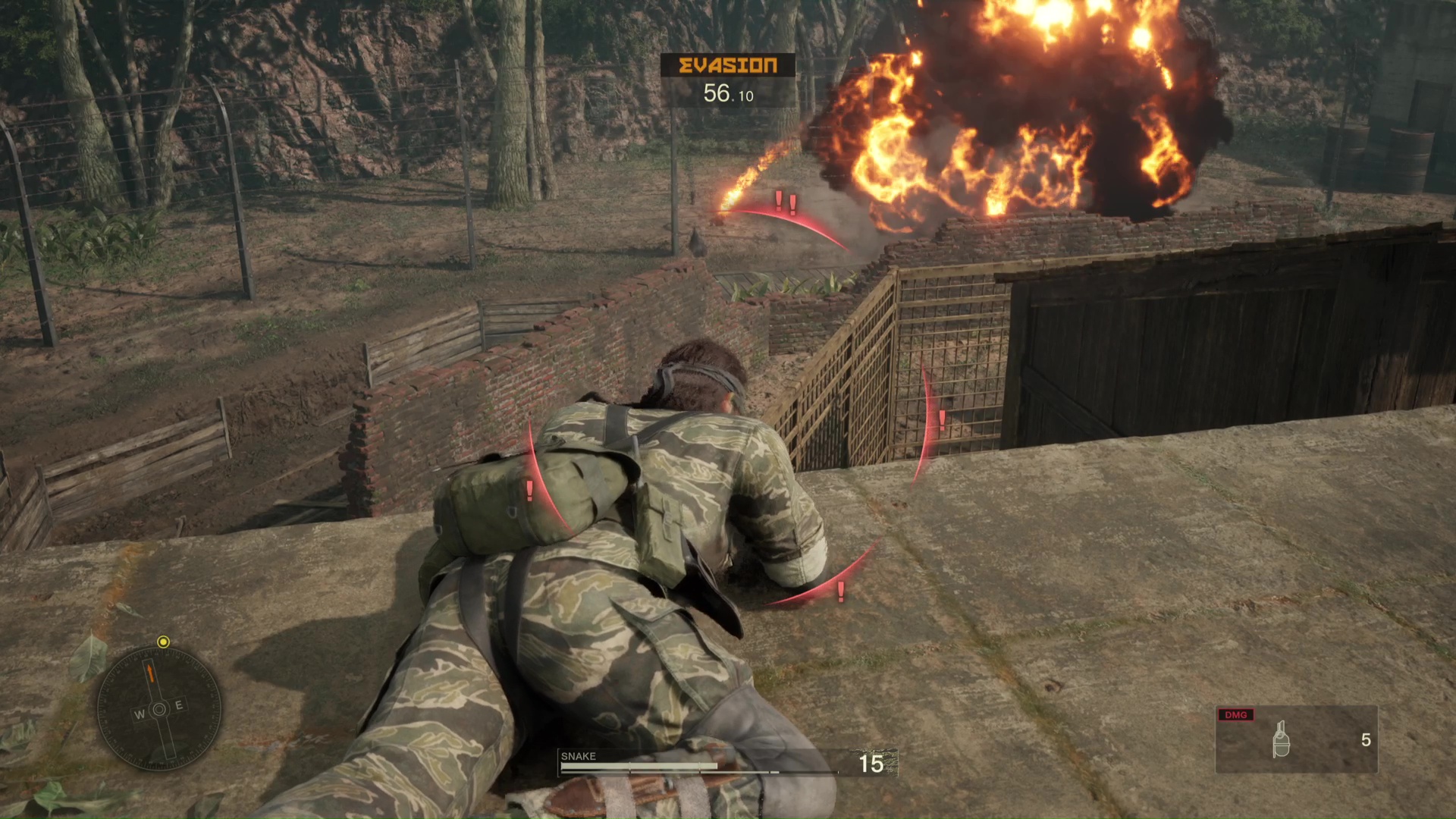Click the yellow objective marker on the compass

(x=163, y=642)
